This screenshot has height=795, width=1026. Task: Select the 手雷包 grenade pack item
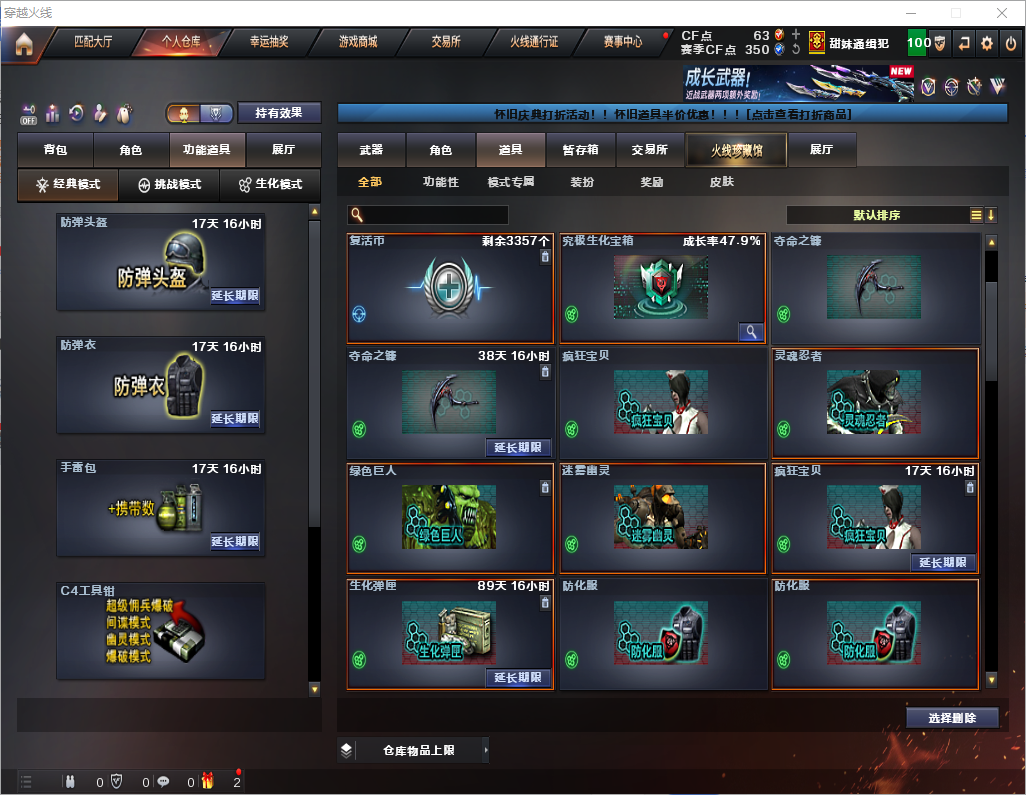[160, 507]
